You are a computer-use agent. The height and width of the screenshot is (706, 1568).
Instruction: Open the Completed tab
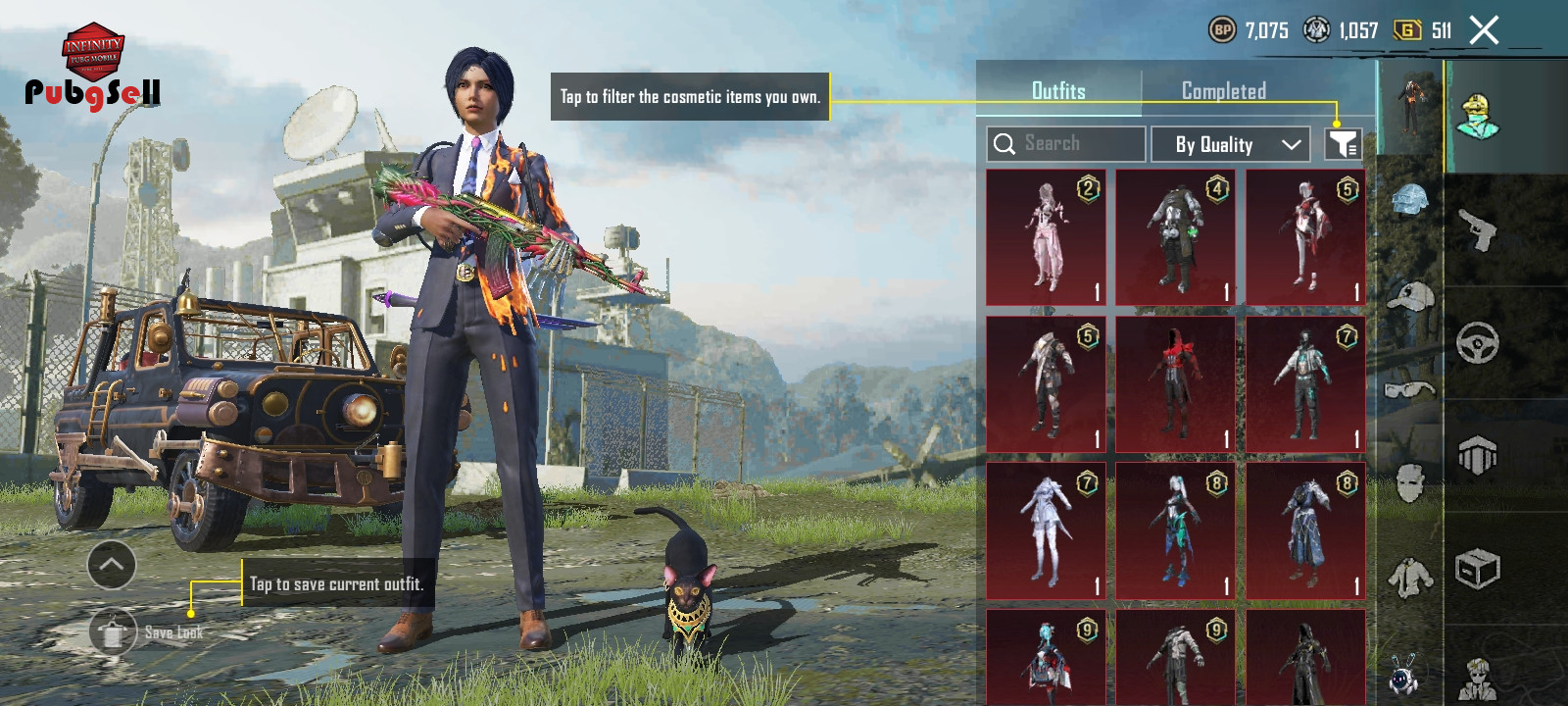(1223, 91)
